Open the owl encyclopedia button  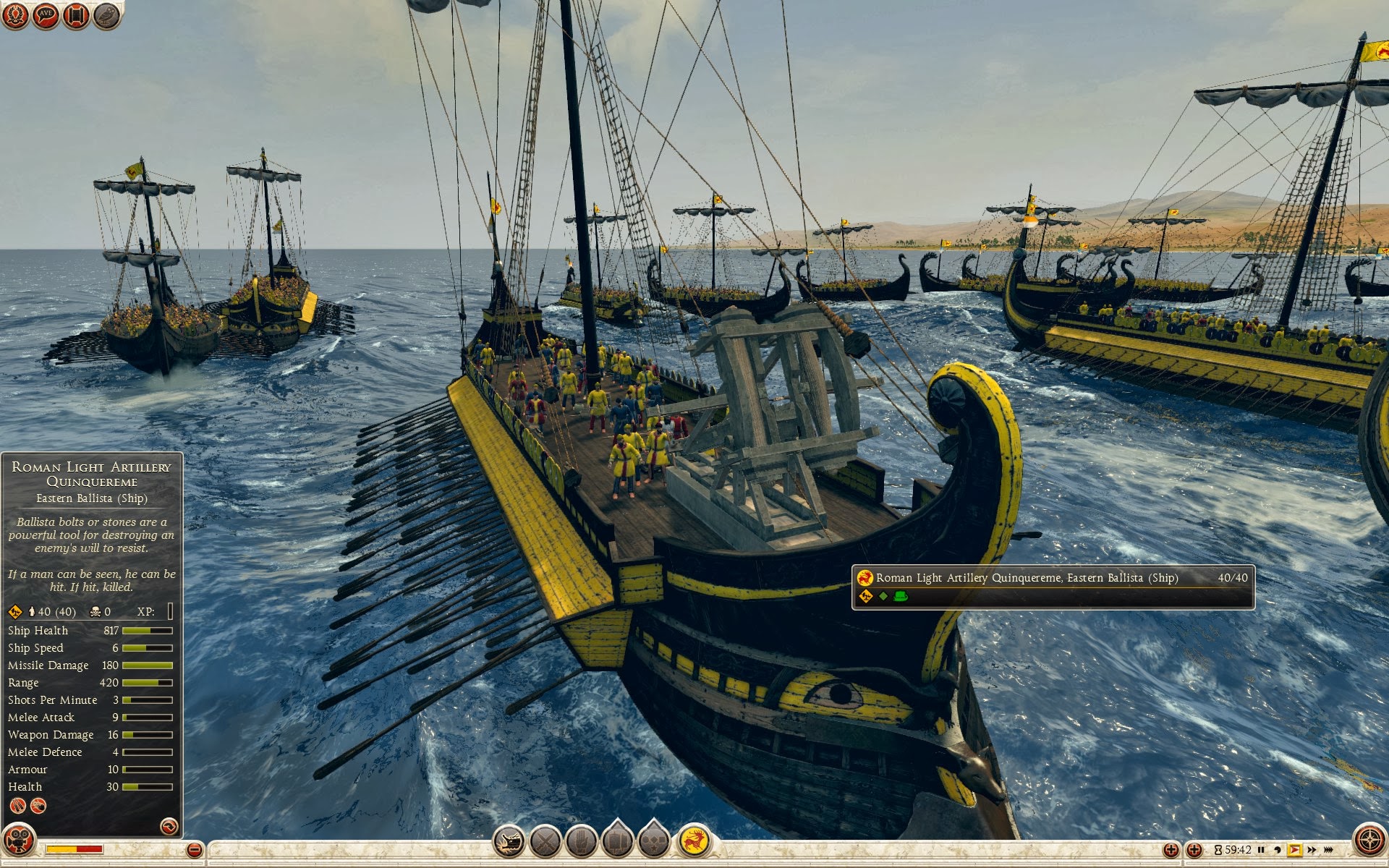pos(106,15)
